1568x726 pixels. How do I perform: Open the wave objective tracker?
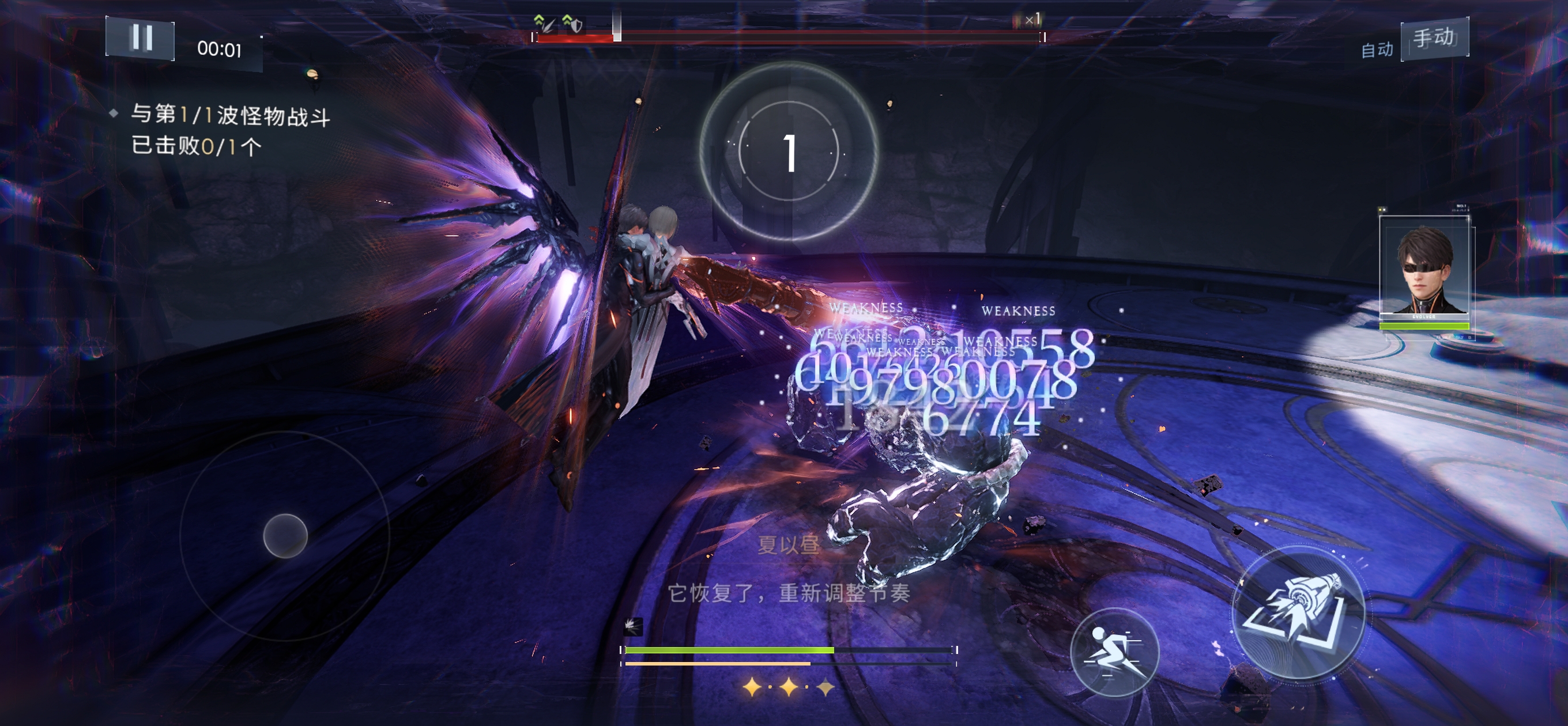point(229,130)
